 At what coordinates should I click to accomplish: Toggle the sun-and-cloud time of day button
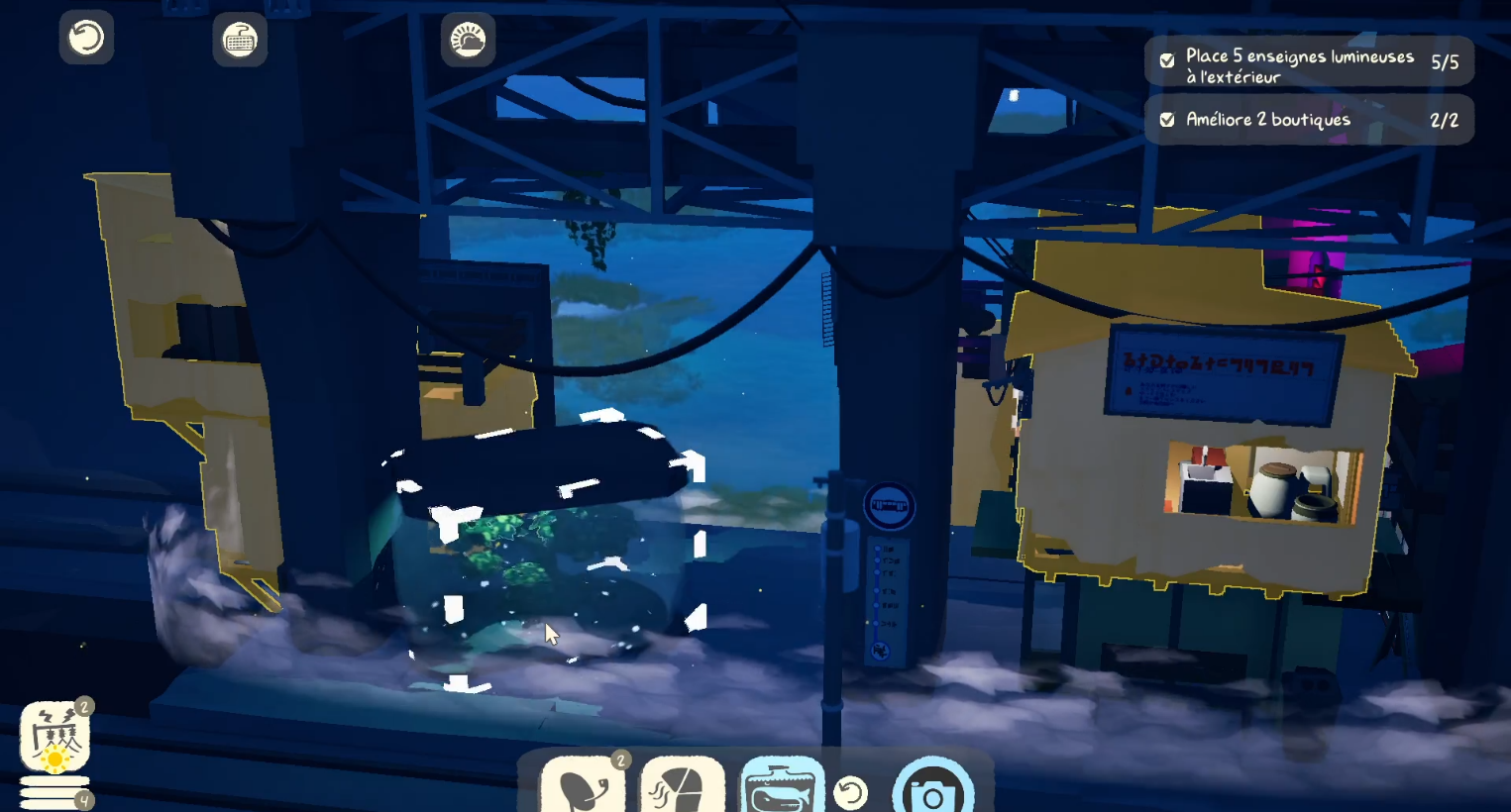point(468,41)
